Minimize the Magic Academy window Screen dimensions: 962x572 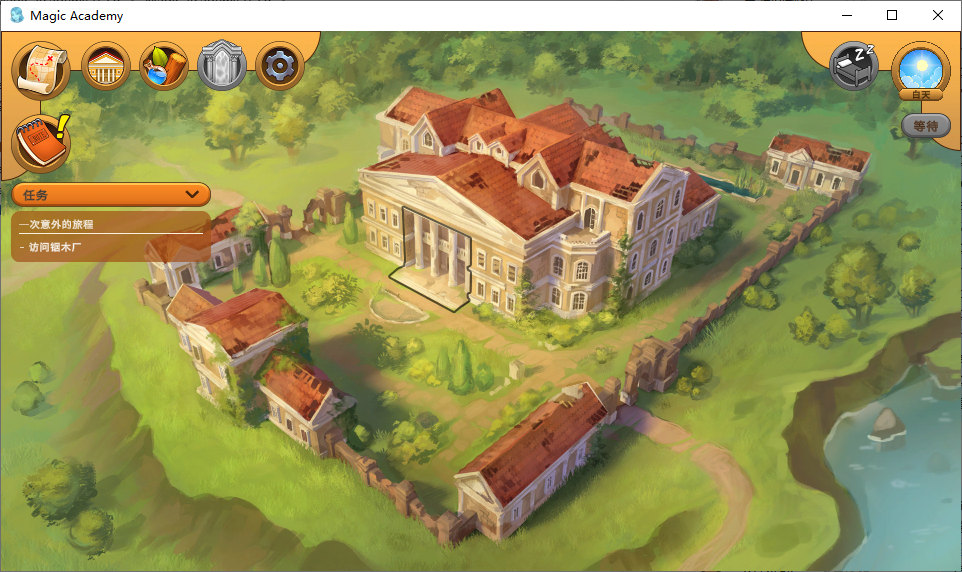[x=846, y=15]
